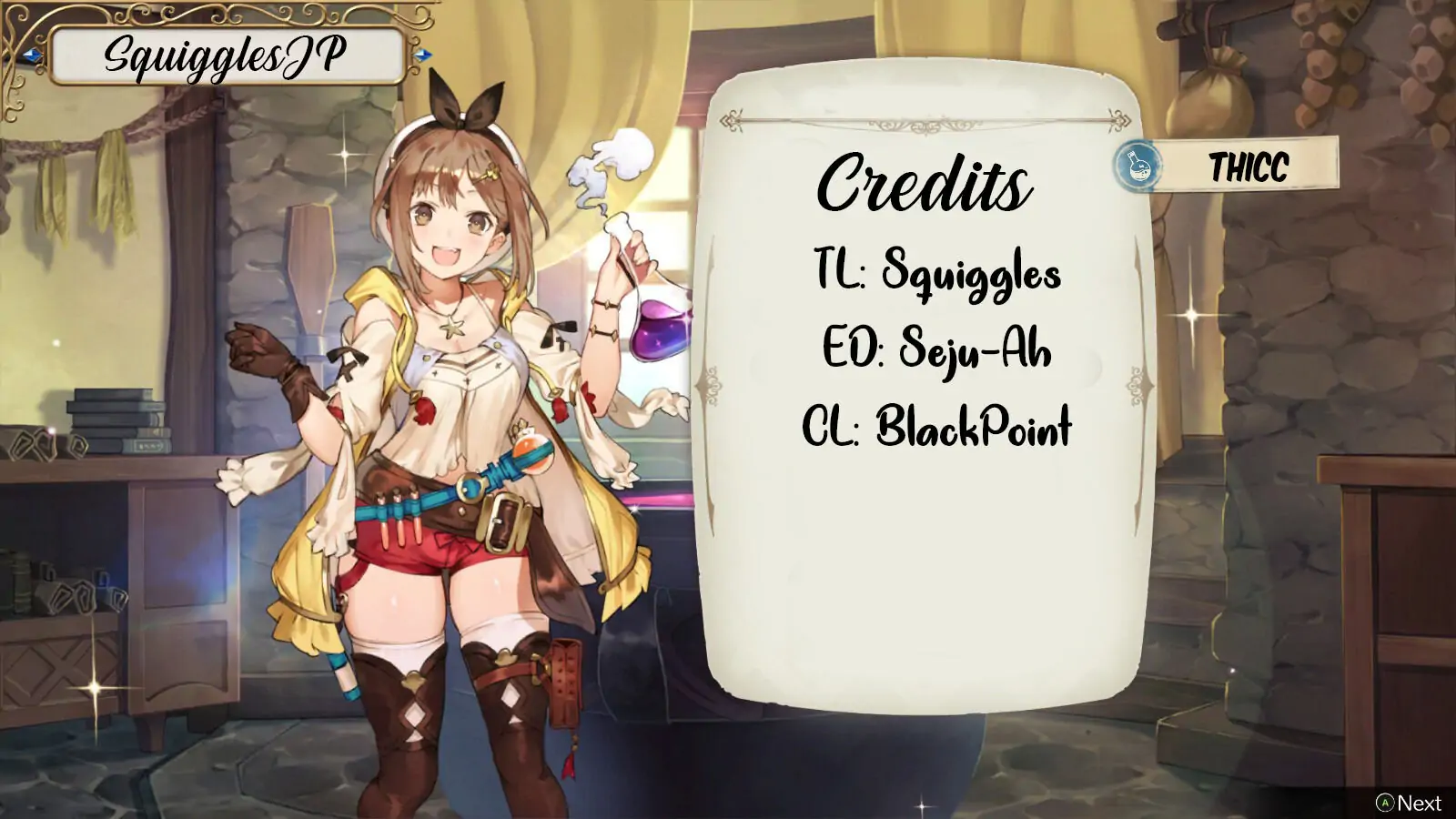Select the SquigglesJP name banner

pos(226,56)
